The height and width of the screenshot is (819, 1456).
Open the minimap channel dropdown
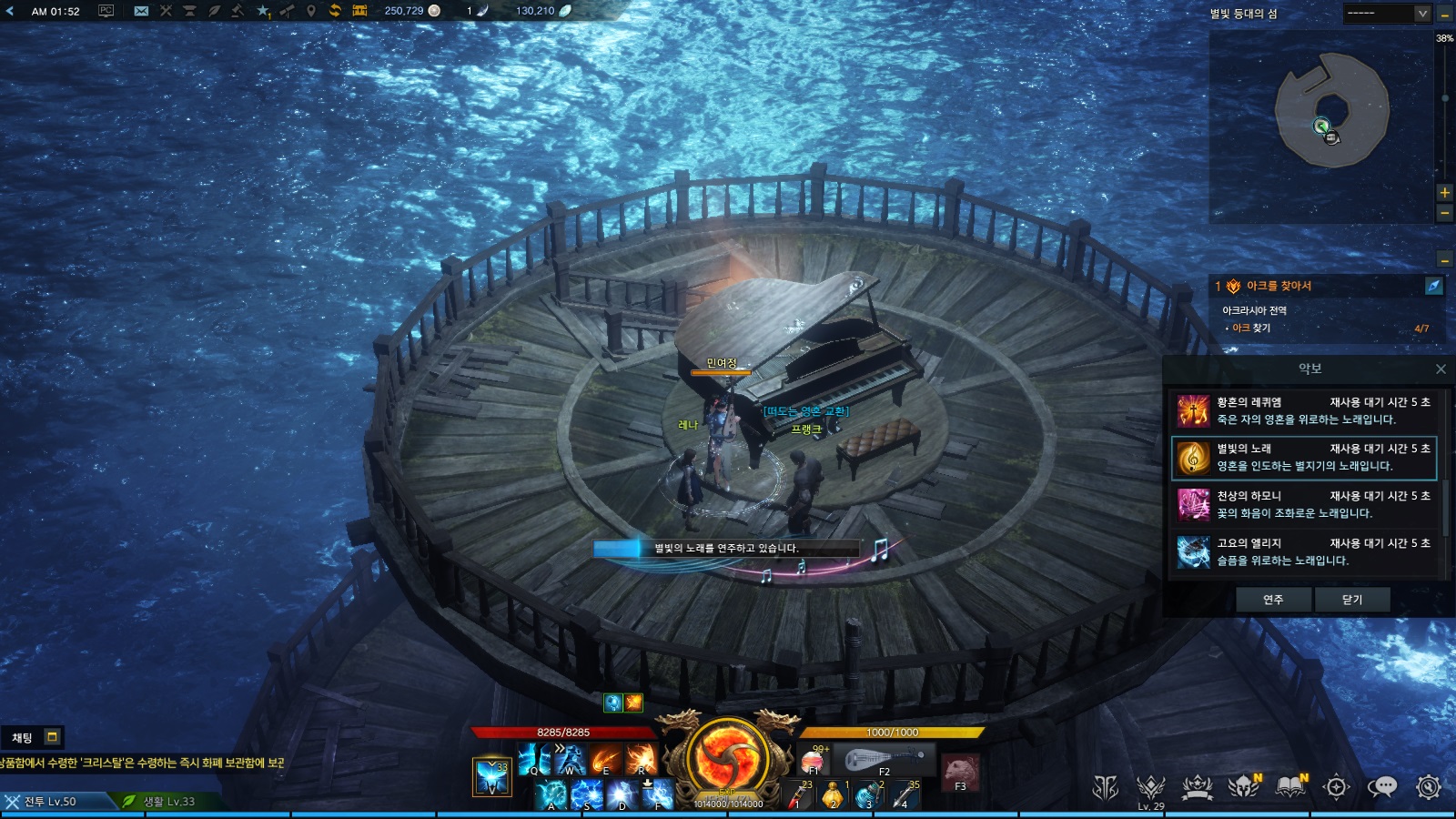(1422, 13)
